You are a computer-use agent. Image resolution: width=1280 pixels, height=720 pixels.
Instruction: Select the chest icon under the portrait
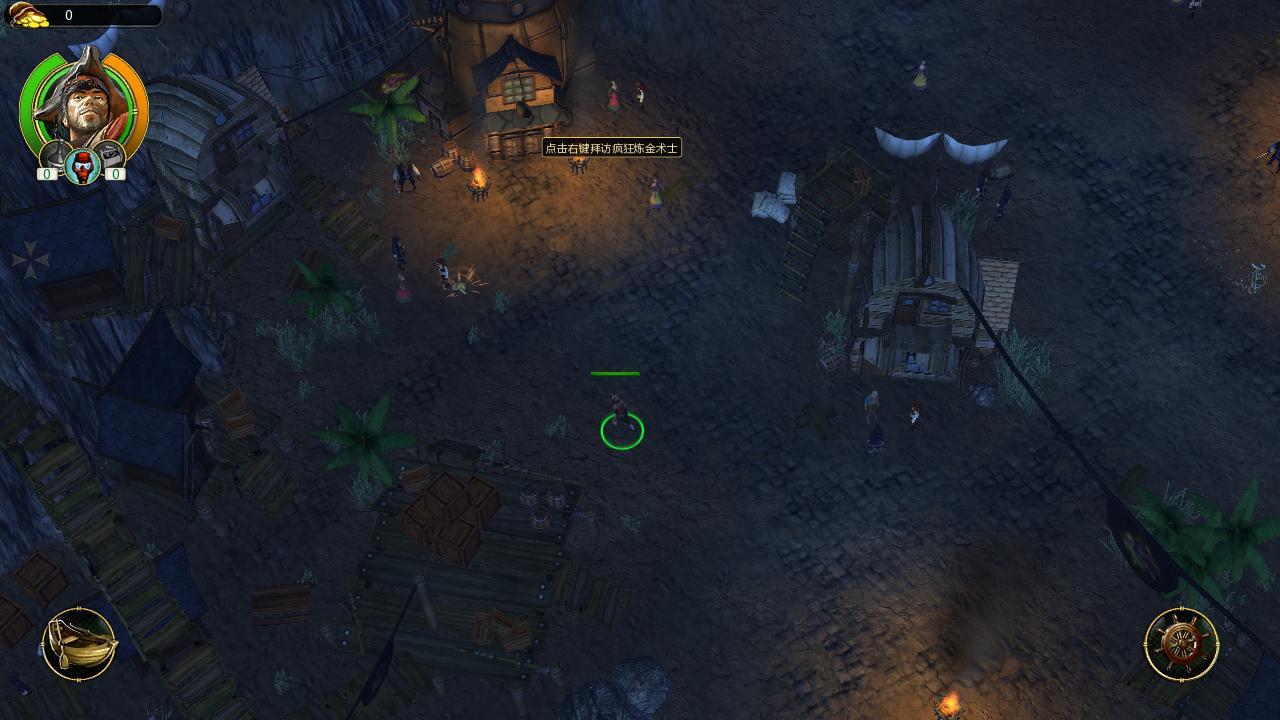pos(108,156)
